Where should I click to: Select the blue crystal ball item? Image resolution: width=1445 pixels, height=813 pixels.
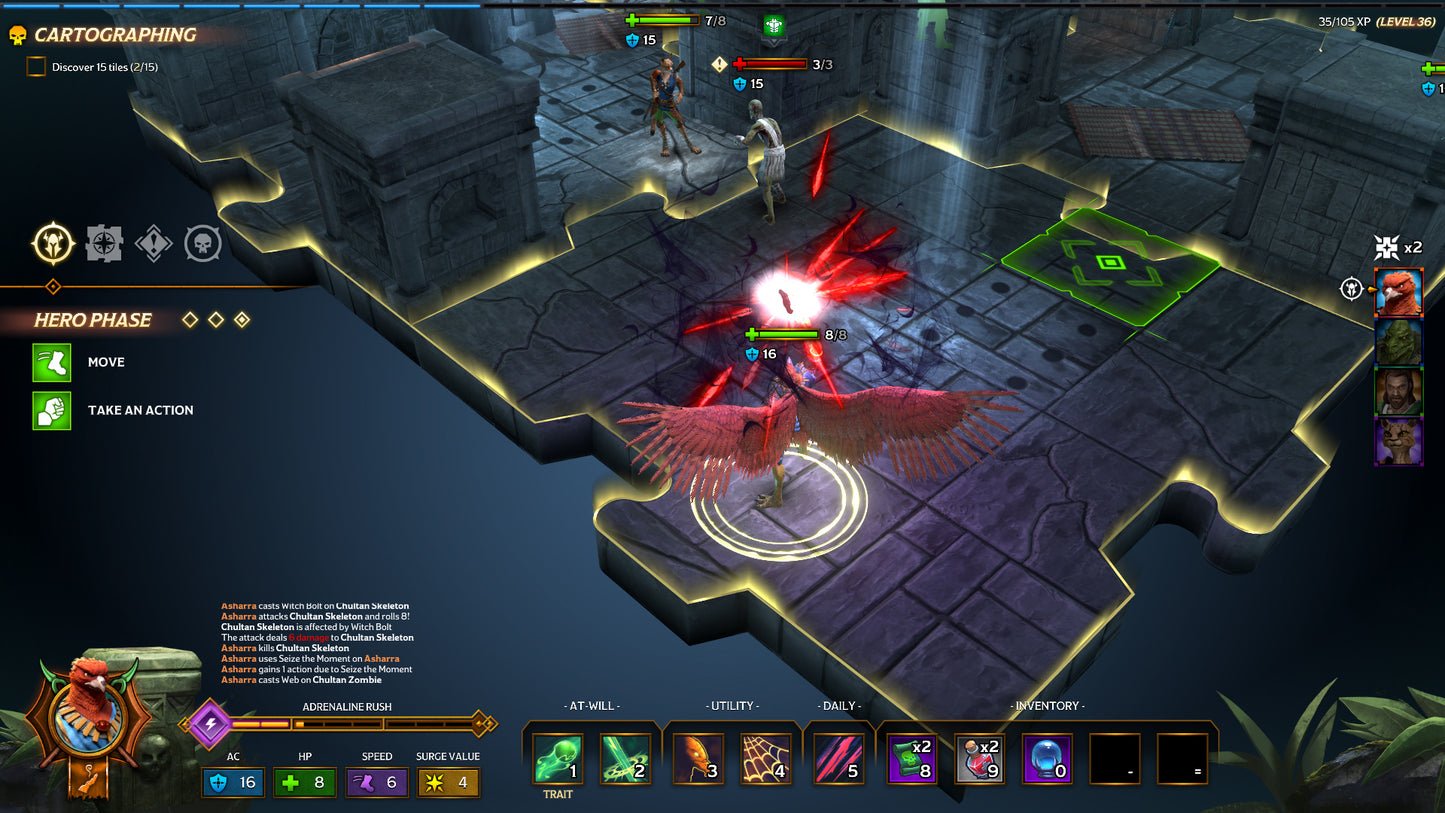(x=1047, y=758)
